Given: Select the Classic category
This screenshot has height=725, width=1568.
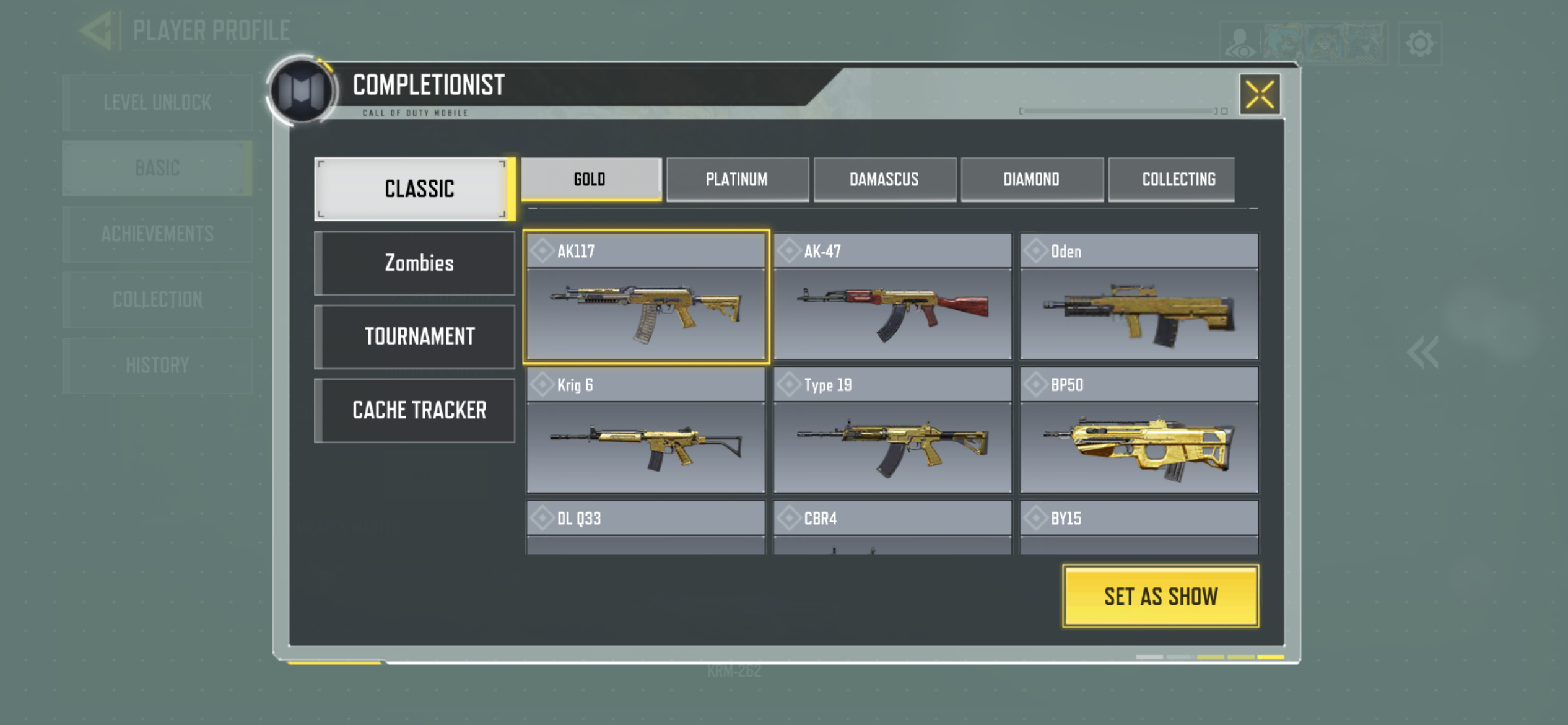Looking at the screenshot, I should 414,189.
